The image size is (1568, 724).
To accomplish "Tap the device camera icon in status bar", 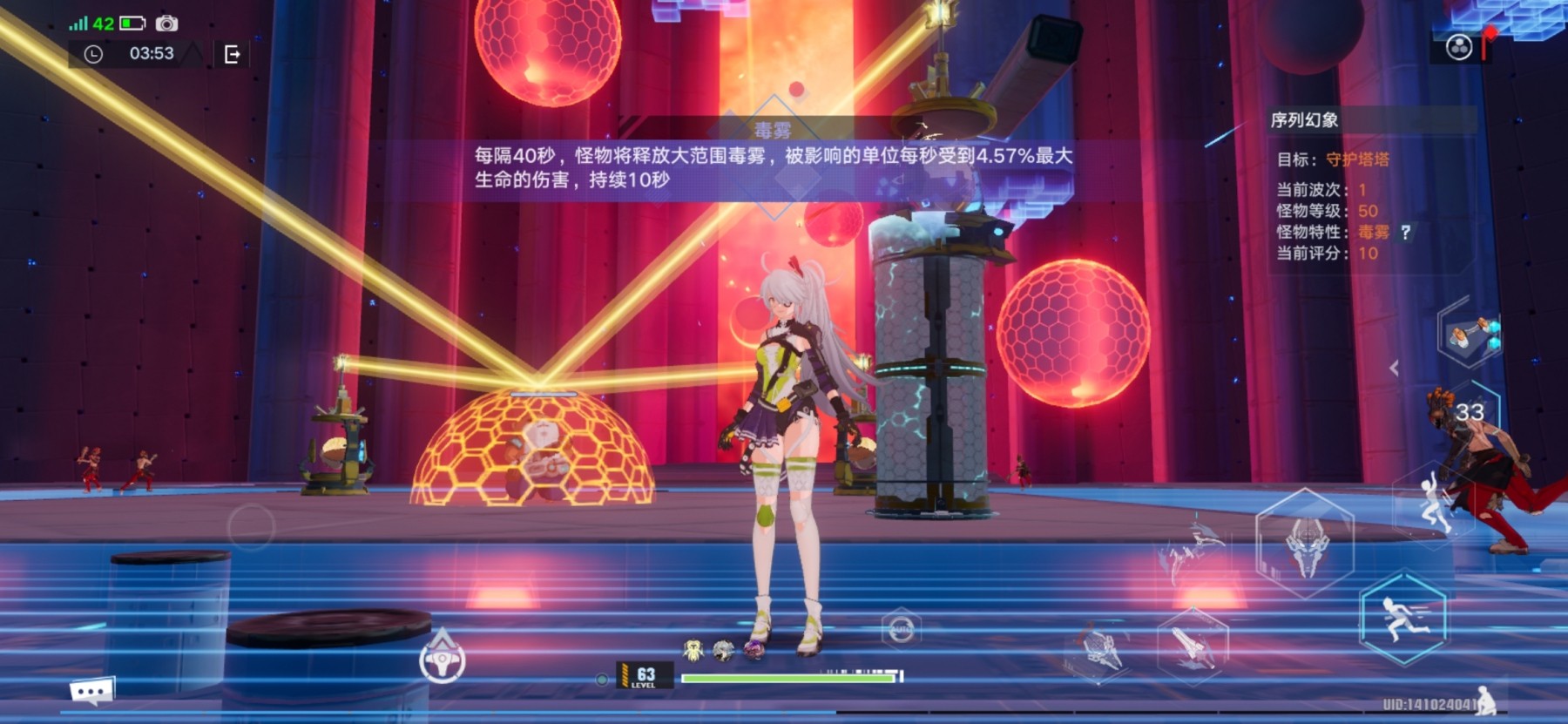I will (x=166, y=24).
